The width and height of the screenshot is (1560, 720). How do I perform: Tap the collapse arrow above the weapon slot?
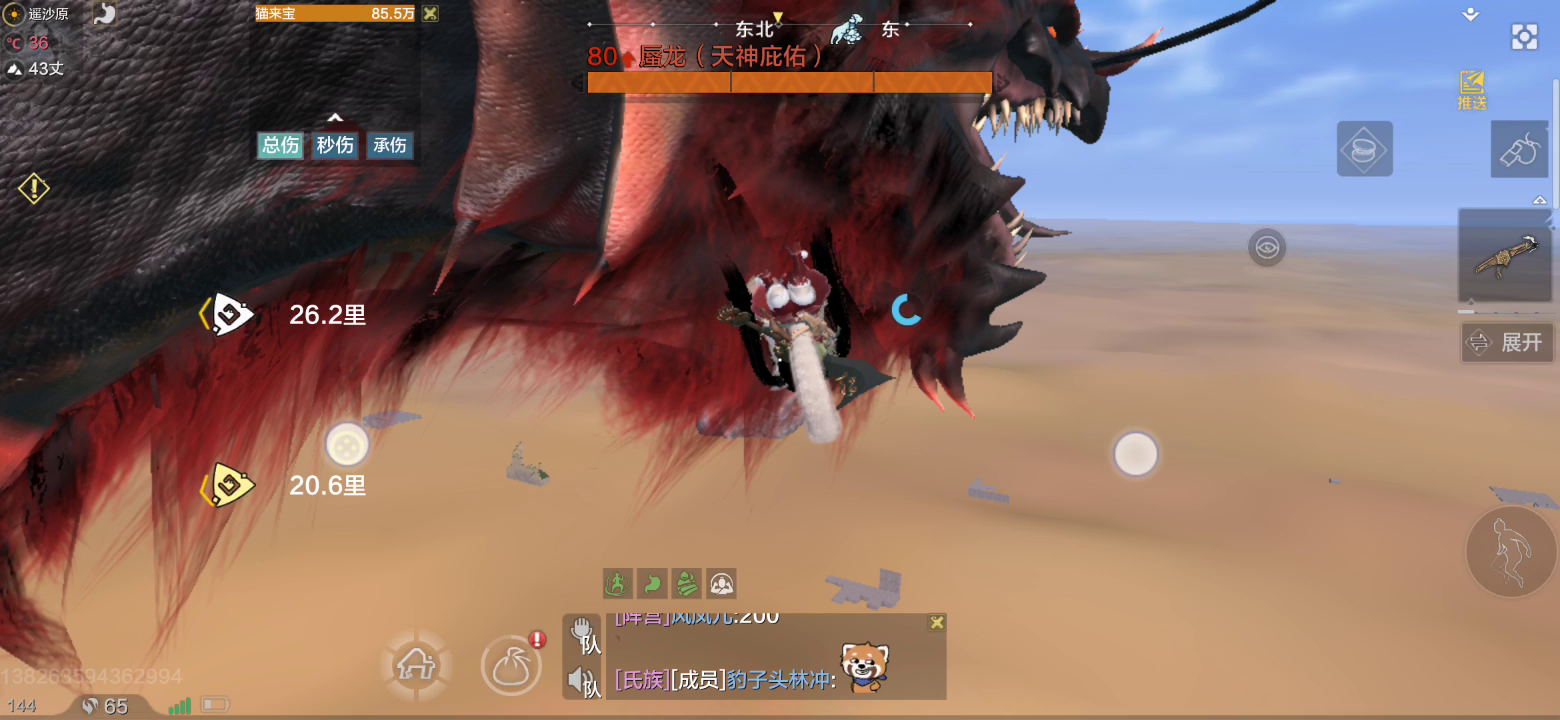point(1539,199)
